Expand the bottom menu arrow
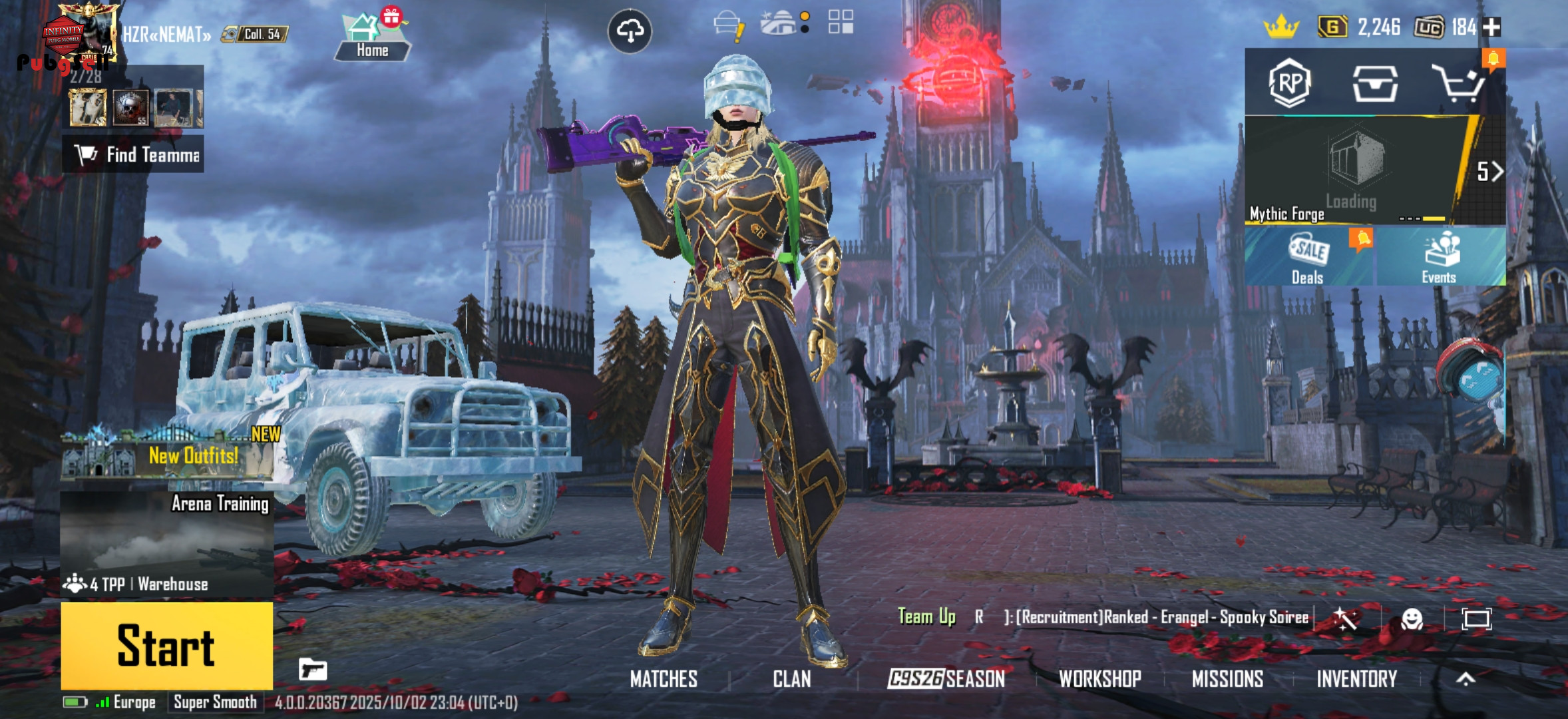This screenshot has height=719, width=1568. [x=1466, y=678]
